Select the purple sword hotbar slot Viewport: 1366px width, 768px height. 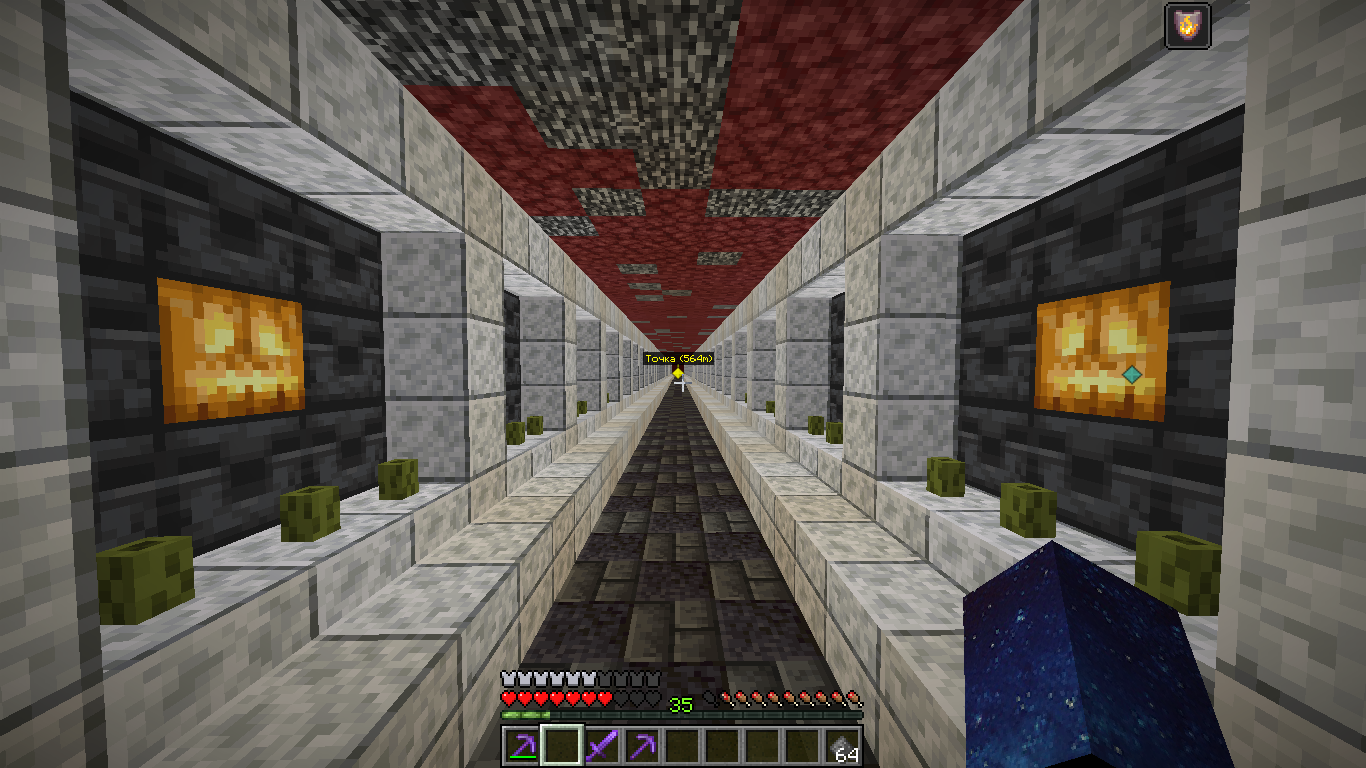[601, 746]
